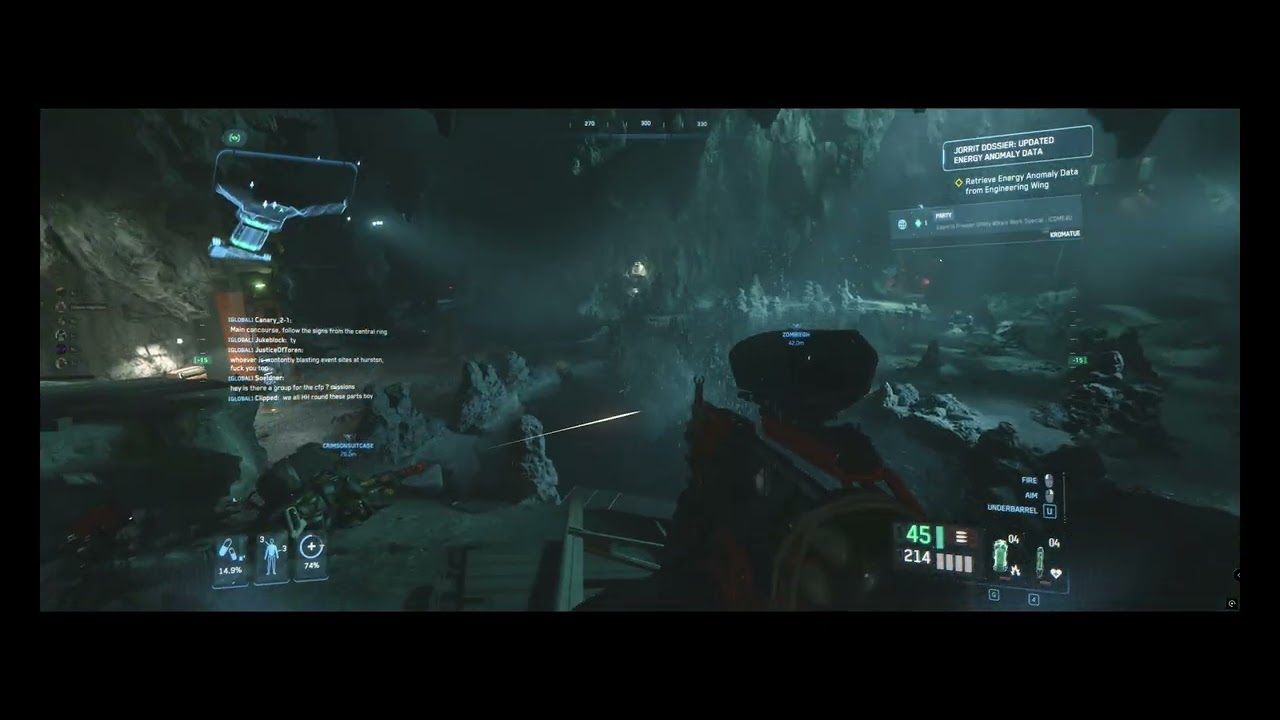Select the CRIMSONSUITCASE player marker

pos(347,448)
